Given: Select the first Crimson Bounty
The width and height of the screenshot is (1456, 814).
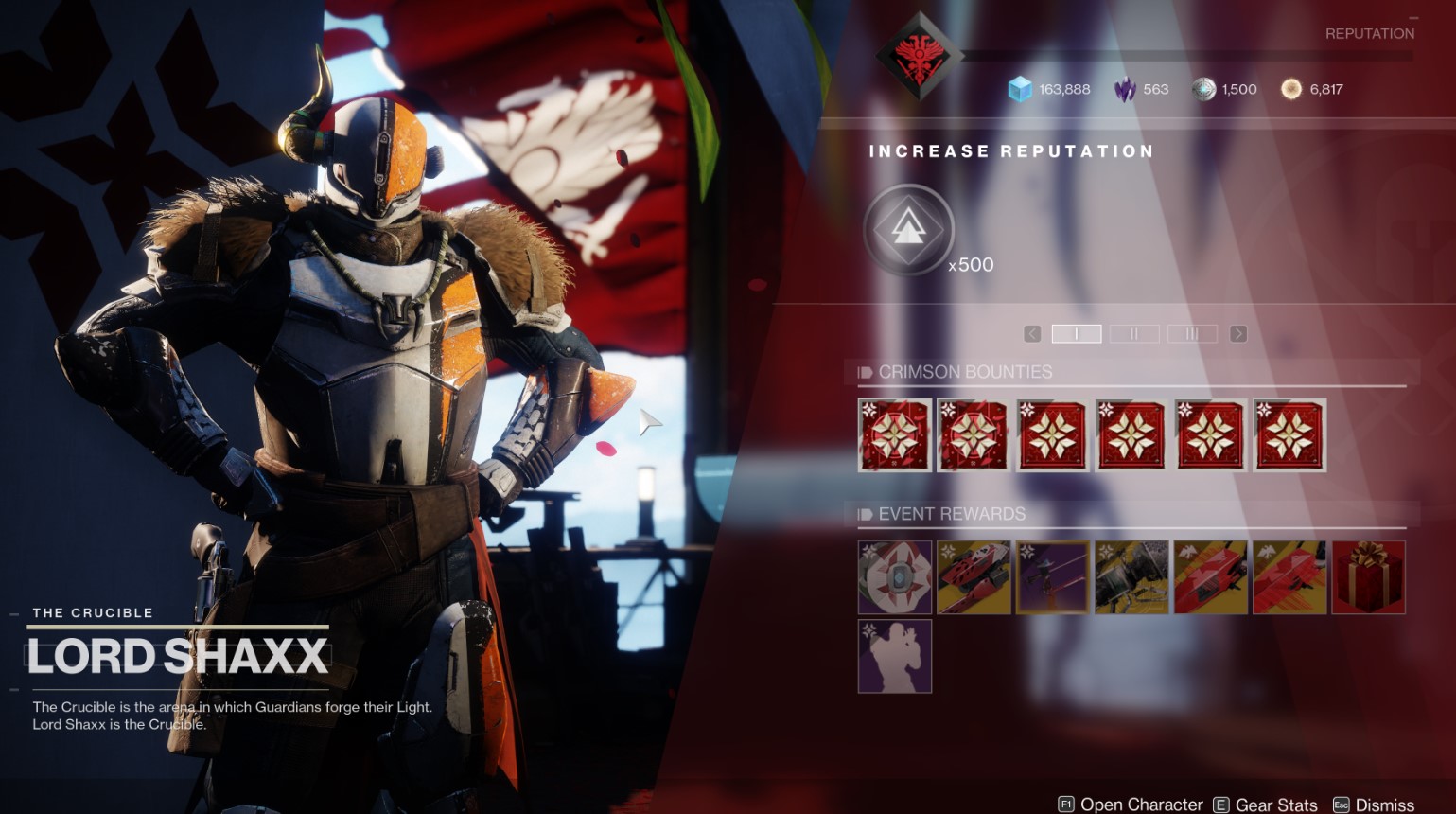Looking at the screenshot, I should (x=895, y=434).
